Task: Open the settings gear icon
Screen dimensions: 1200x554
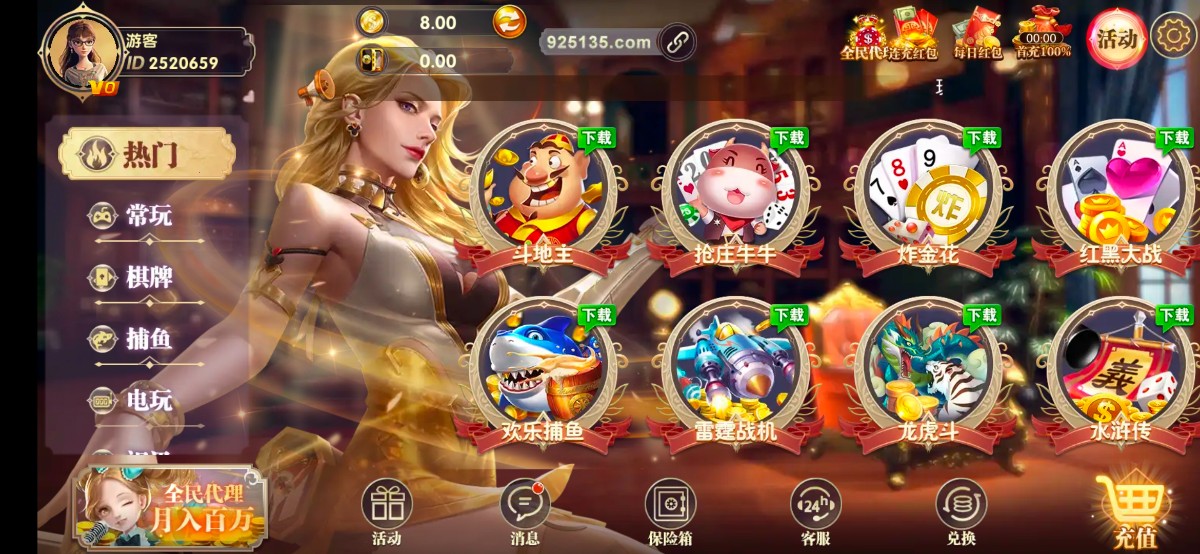Action: [x=1172, y=37]
